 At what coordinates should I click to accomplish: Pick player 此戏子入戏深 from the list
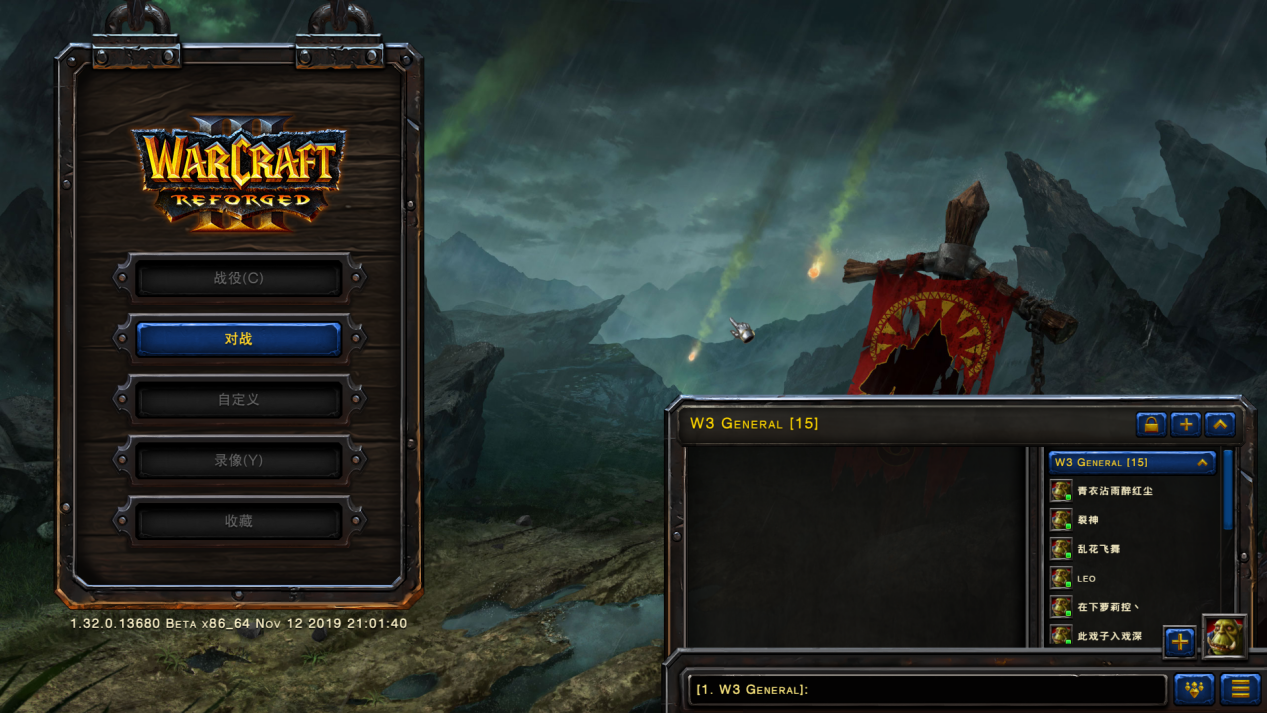point(1109,636)
